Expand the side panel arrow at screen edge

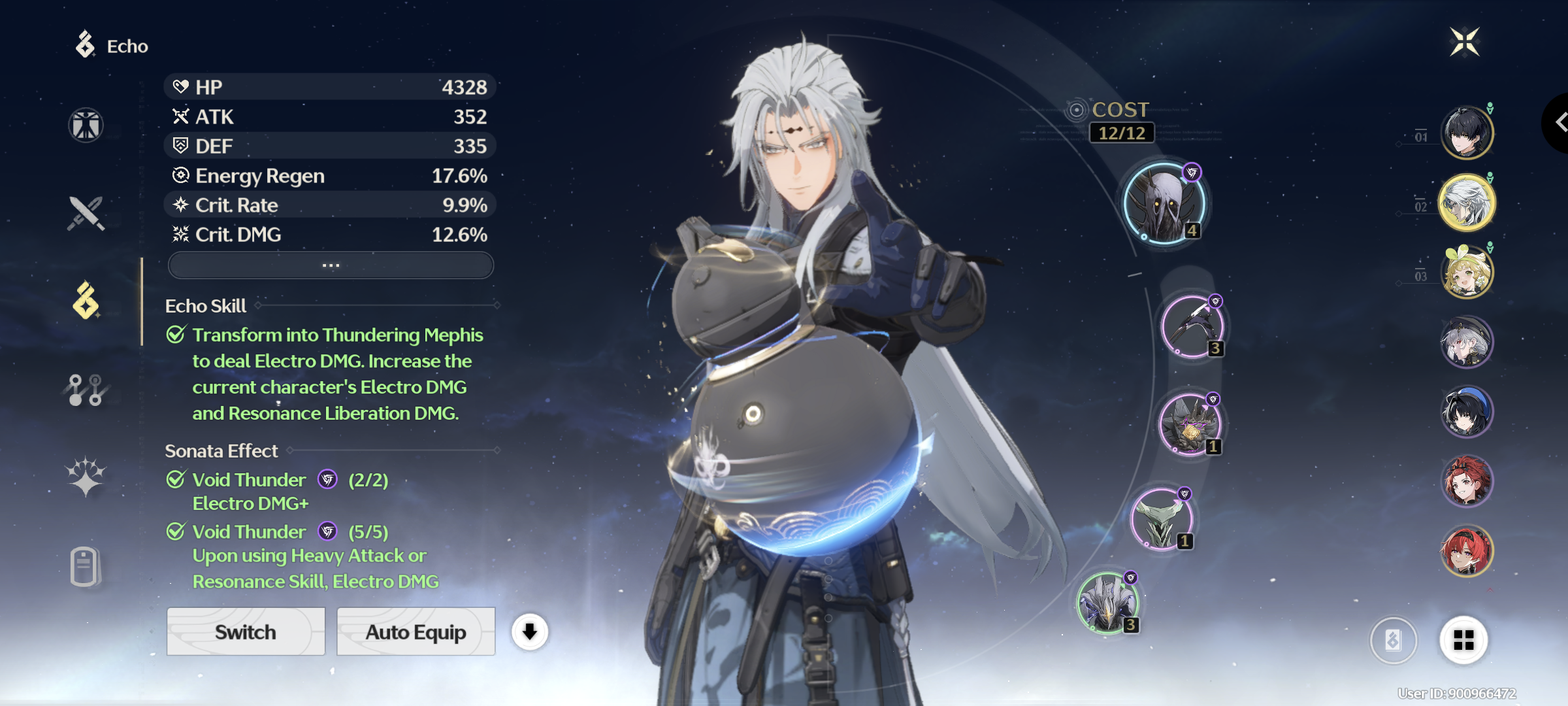1559,122
